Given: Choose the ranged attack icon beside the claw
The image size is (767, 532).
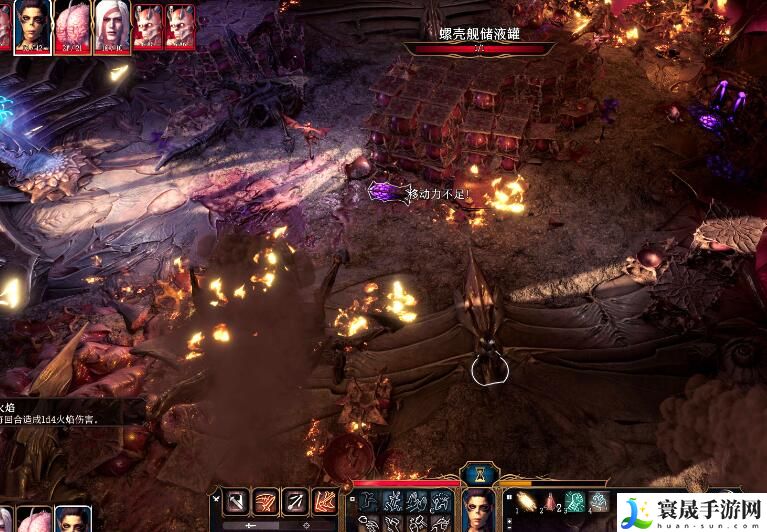Looking at the screenshot, I should click(x=296, y=502).
